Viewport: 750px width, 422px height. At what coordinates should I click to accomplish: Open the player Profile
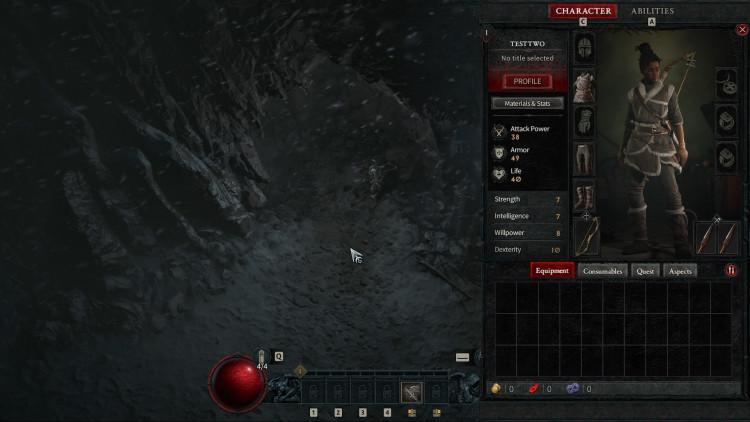(527, 81)
